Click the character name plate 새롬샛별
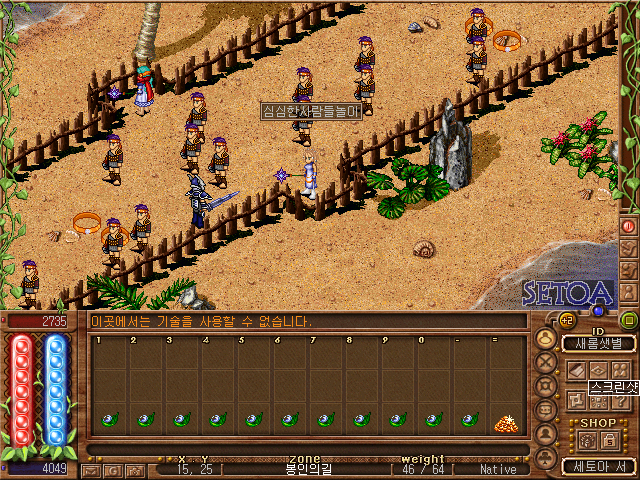640x480 pixels. pos(598,343)
